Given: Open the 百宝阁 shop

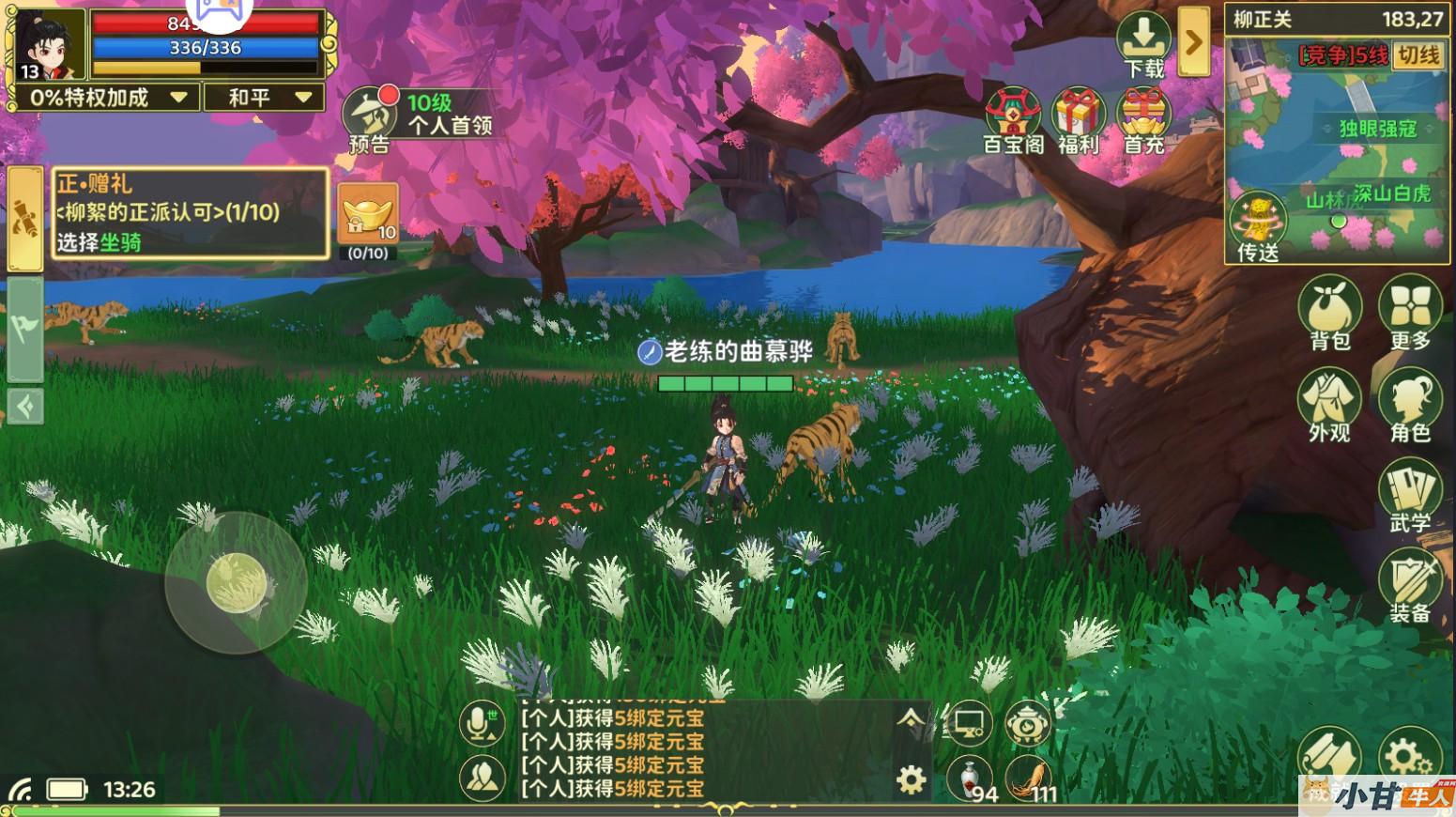Looking at the screenshot, I should [1013, 120].
